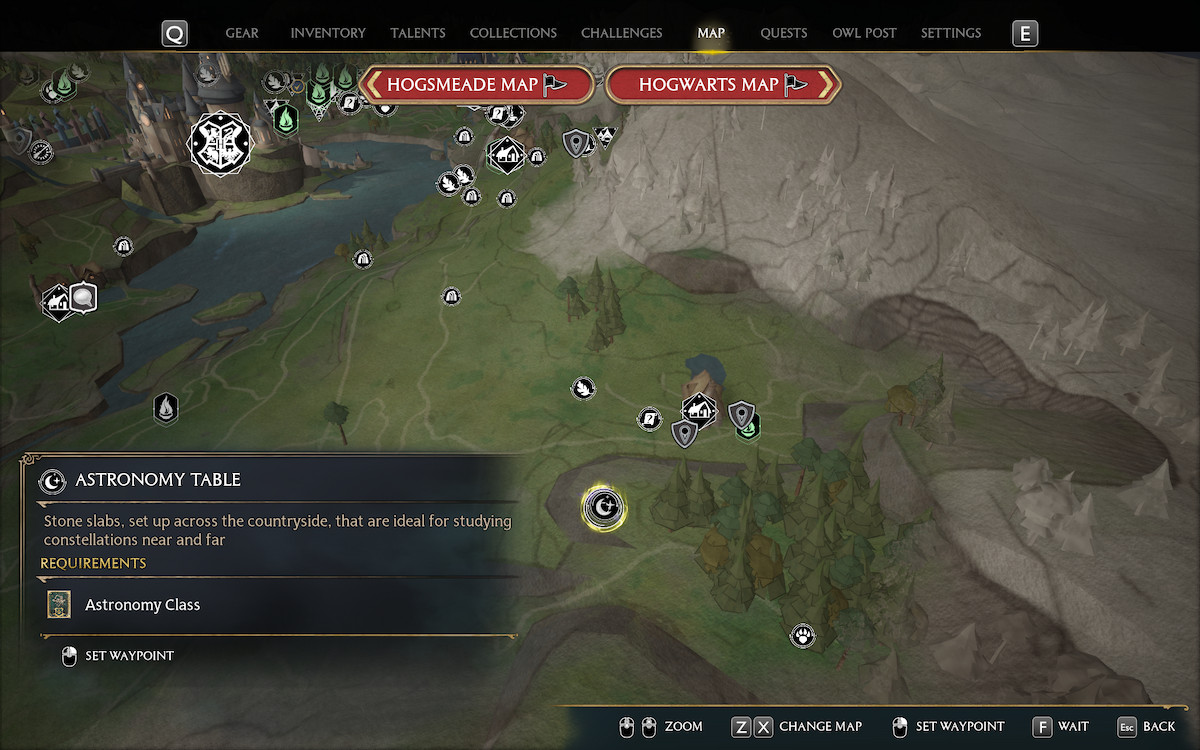Screen dimensions: 1200x750
Task: Open the Settings tab
Action: click(x=950, y=33)
